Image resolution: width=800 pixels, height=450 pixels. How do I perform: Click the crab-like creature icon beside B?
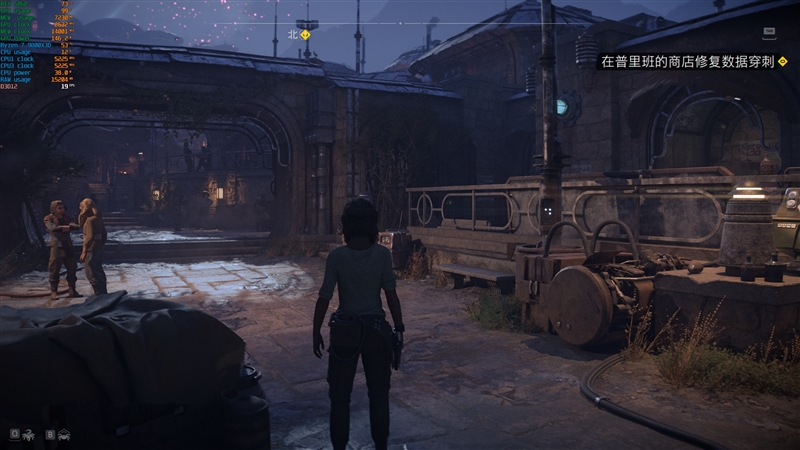pyautogui.click(x=64, y=435)
